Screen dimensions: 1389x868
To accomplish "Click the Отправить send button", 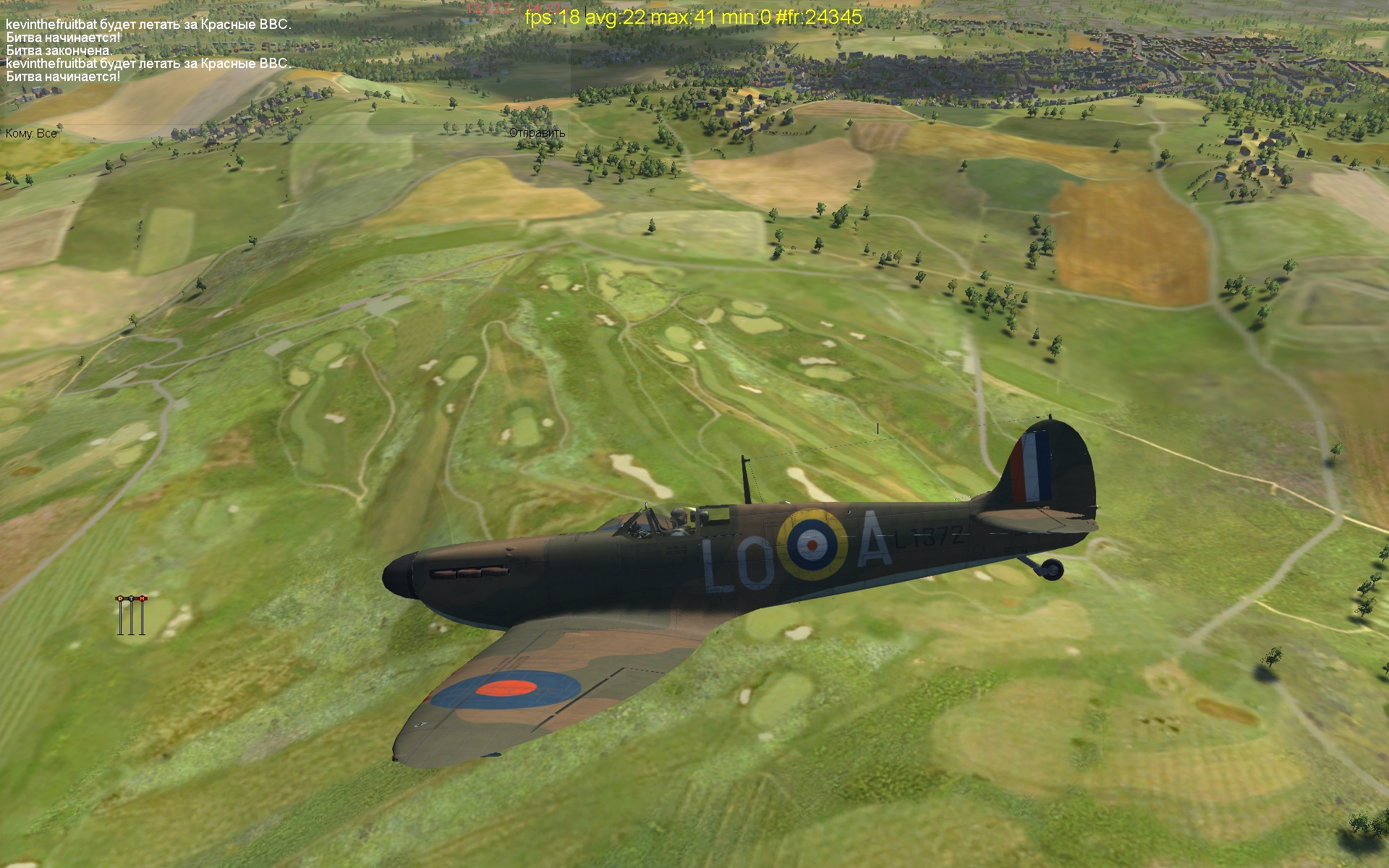I will point(536,133).
